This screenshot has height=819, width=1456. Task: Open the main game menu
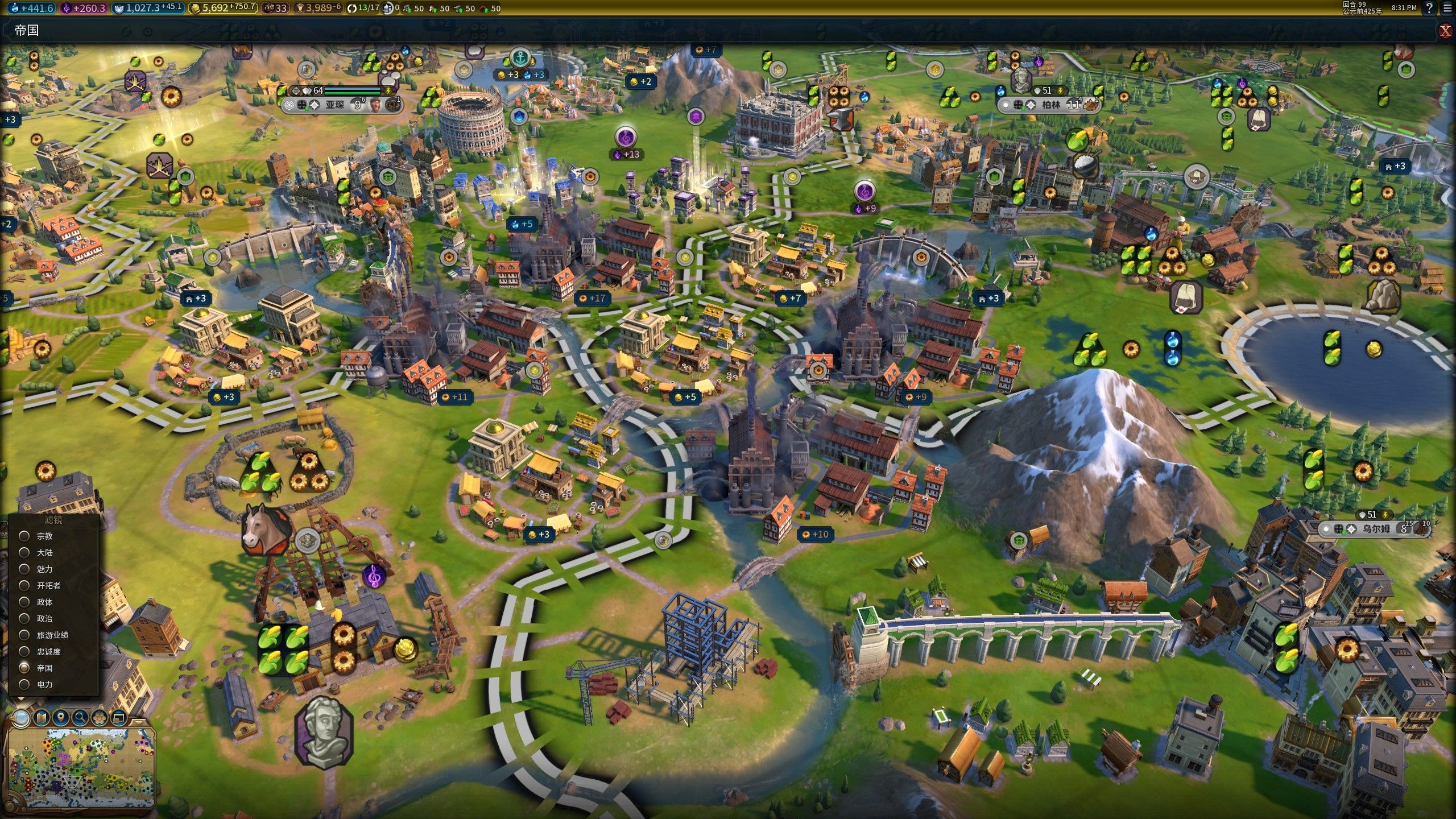[1447, 8]
